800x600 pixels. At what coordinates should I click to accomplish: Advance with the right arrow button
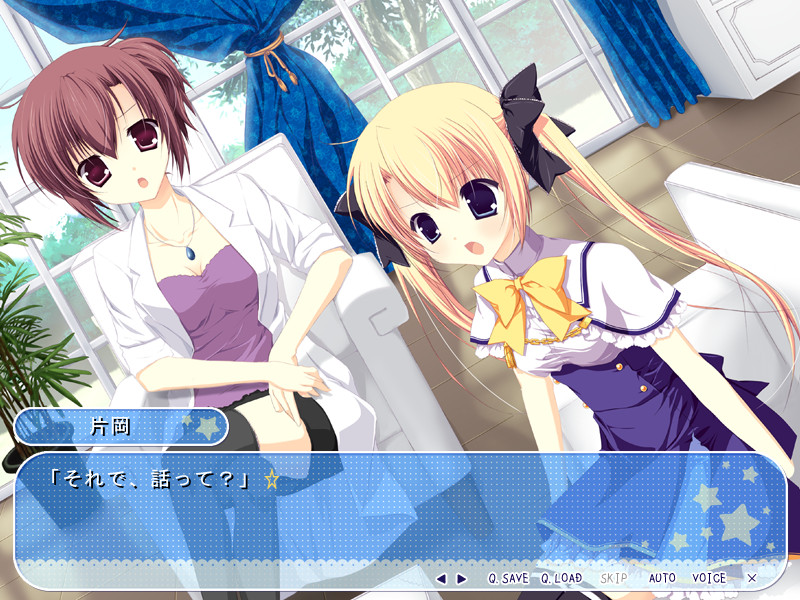click(461, 578)
